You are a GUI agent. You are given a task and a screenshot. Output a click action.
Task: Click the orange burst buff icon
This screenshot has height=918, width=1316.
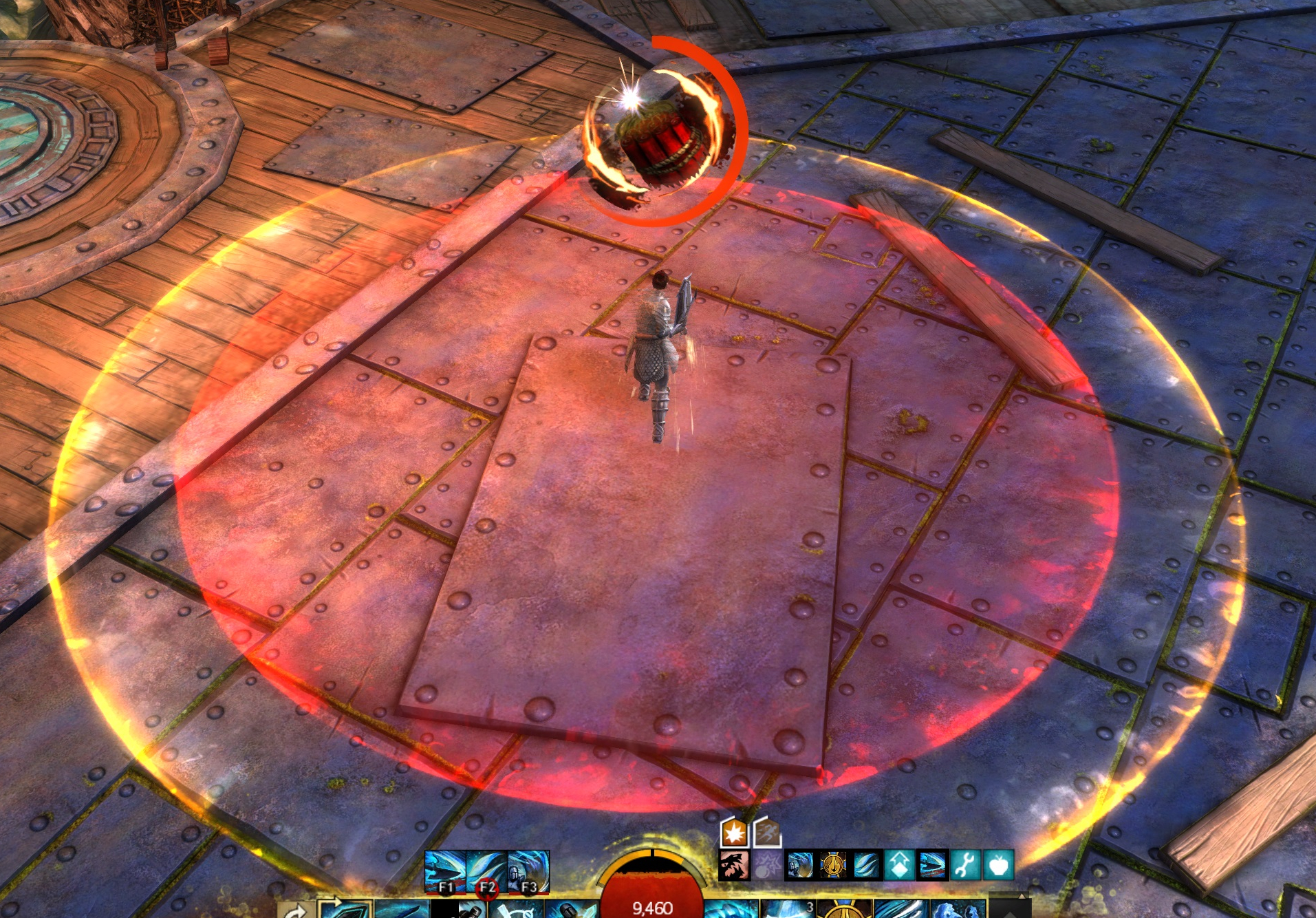pos(734,833)
